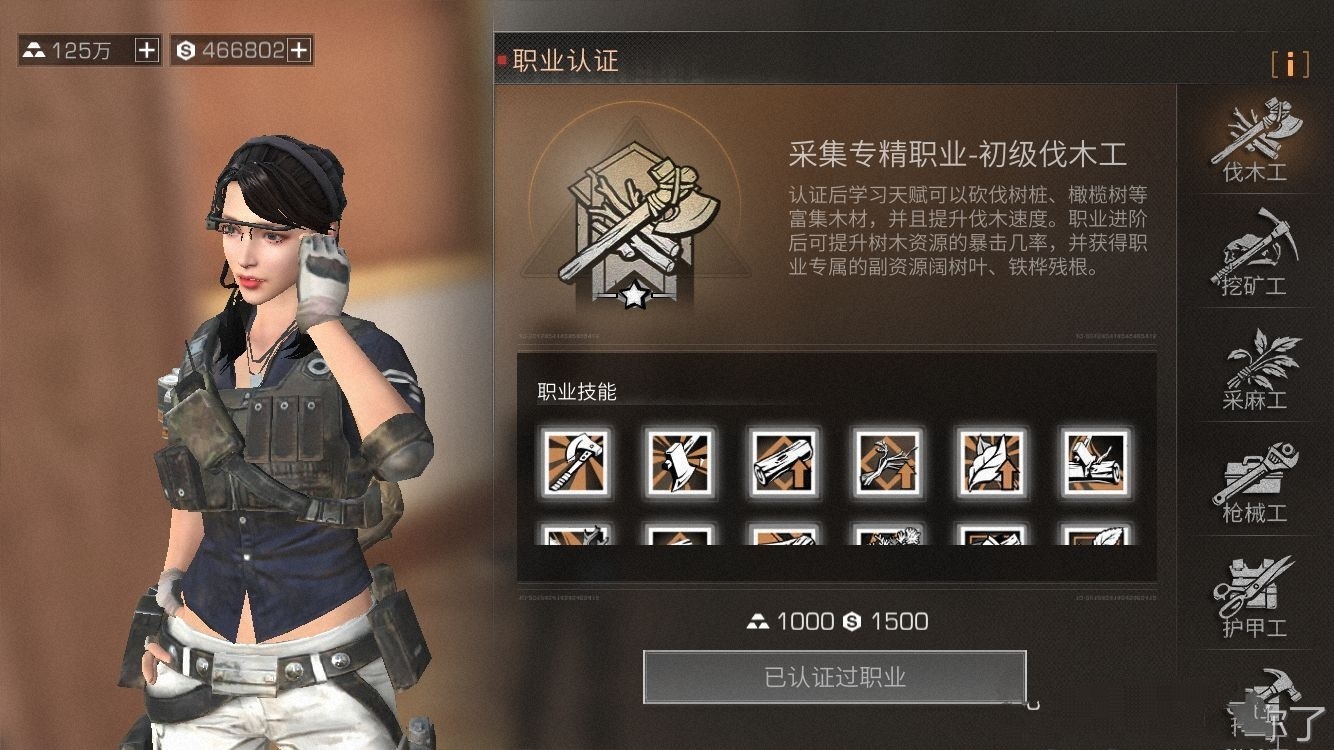The width and height of the screenshot is (1334, 750).
Task: Select the 挖矿工 profession tab
Action: [x=1254, y=253]
